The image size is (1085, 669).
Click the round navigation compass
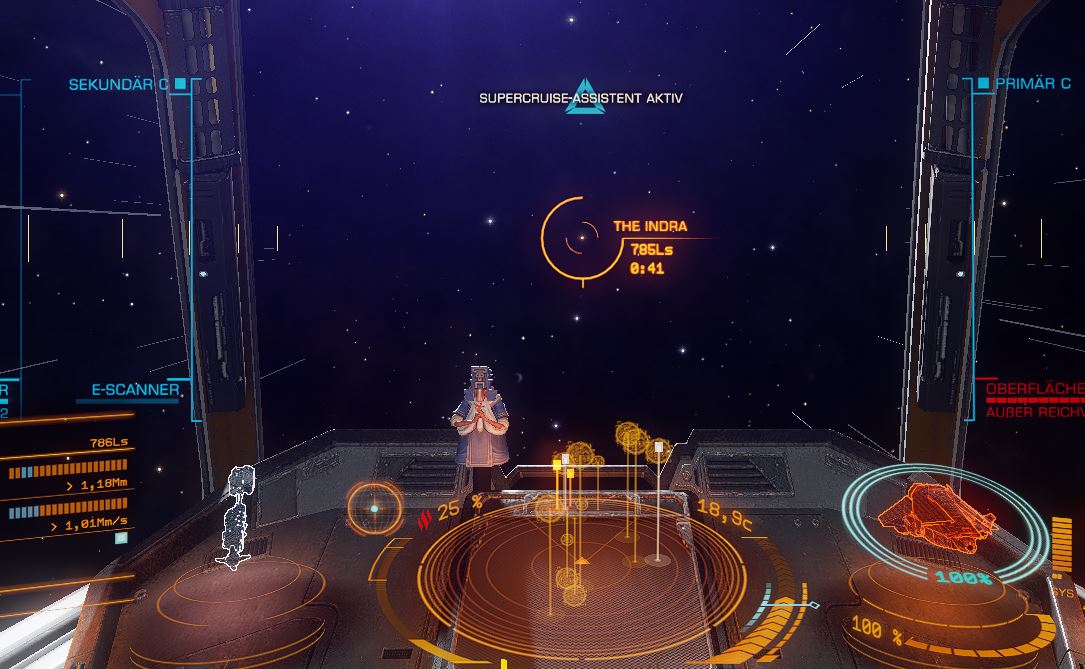pyautogui.click(x=375, y=507)
